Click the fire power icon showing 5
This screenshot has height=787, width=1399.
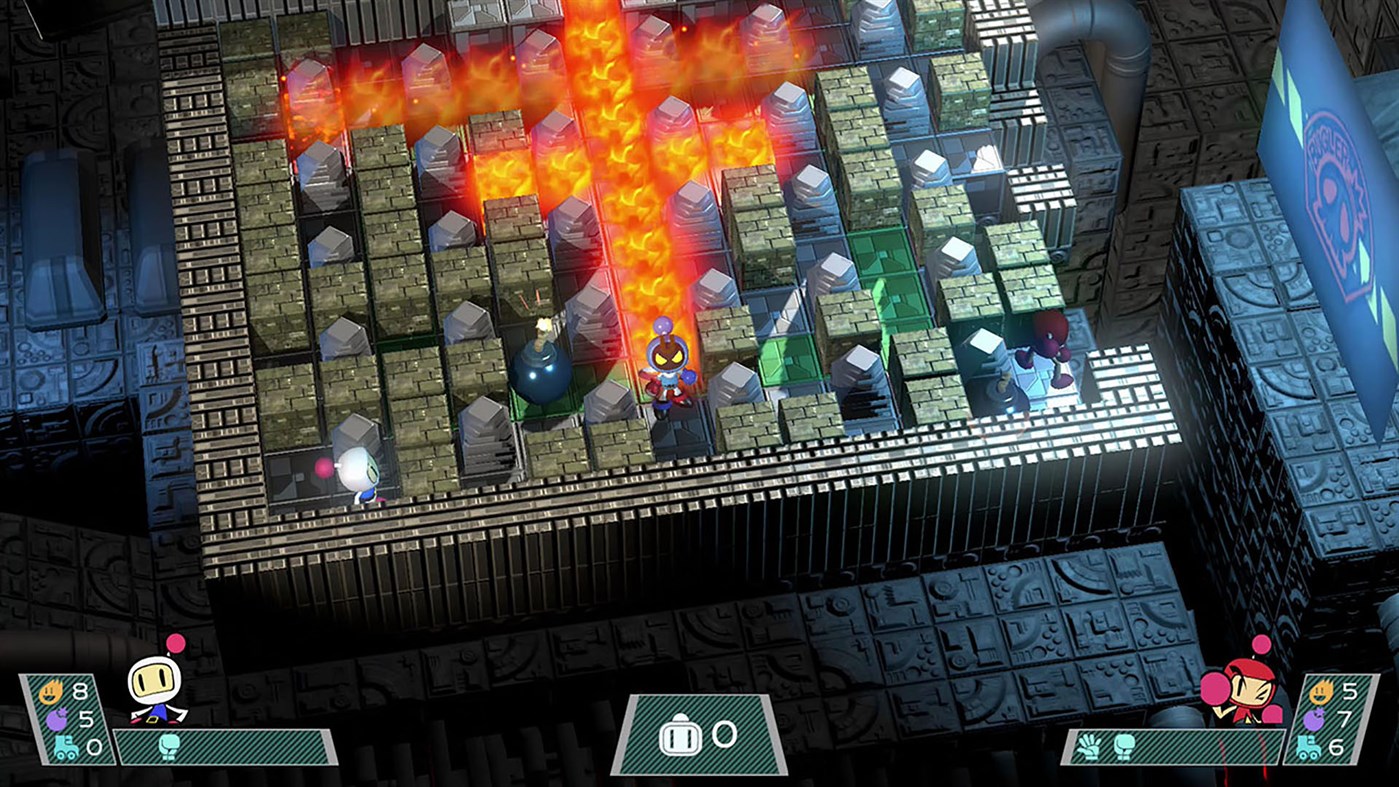pyautogui.click(x=1321, y=690)
